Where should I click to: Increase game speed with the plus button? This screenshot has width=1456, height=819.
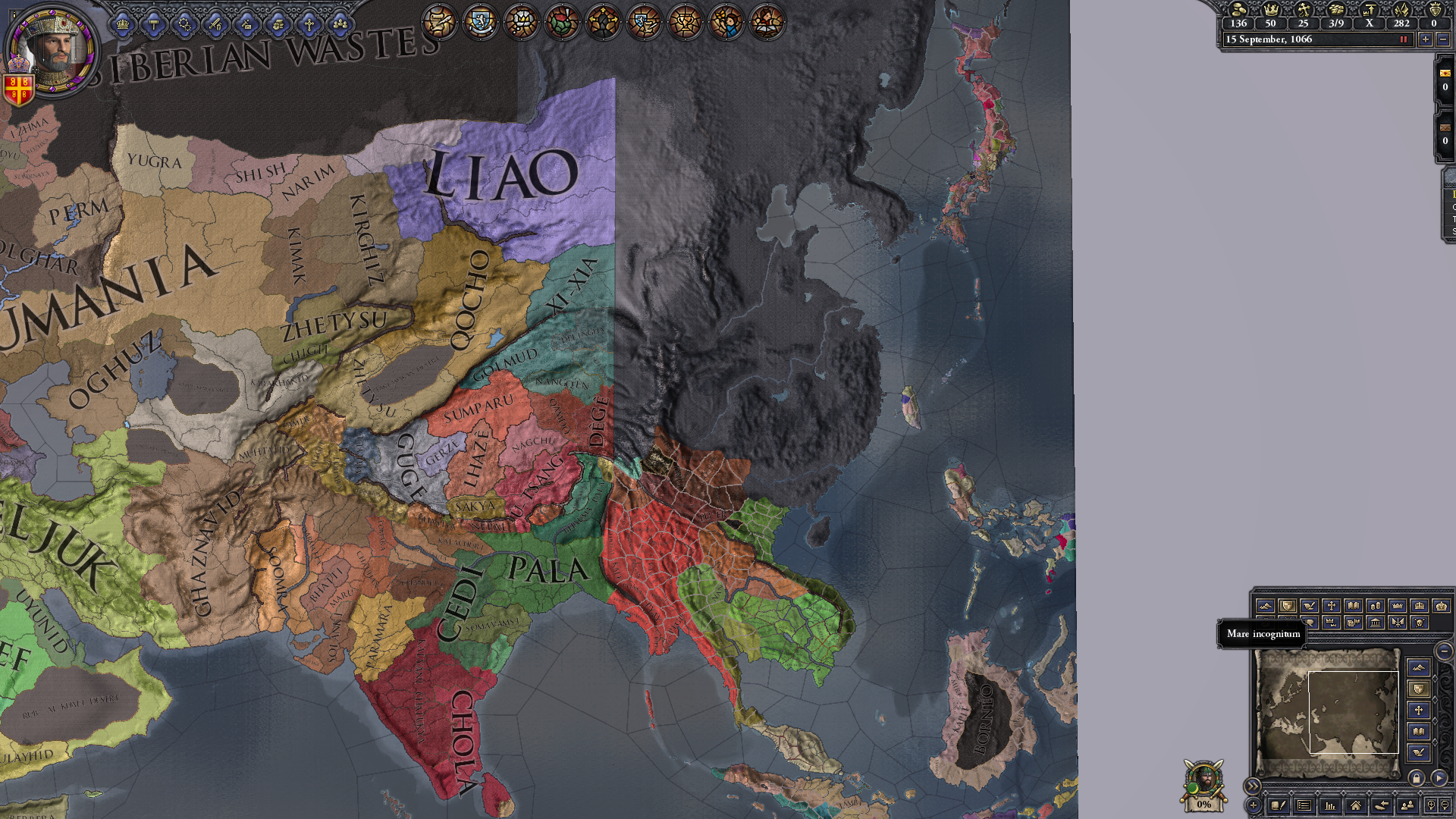pos(1425,39)
